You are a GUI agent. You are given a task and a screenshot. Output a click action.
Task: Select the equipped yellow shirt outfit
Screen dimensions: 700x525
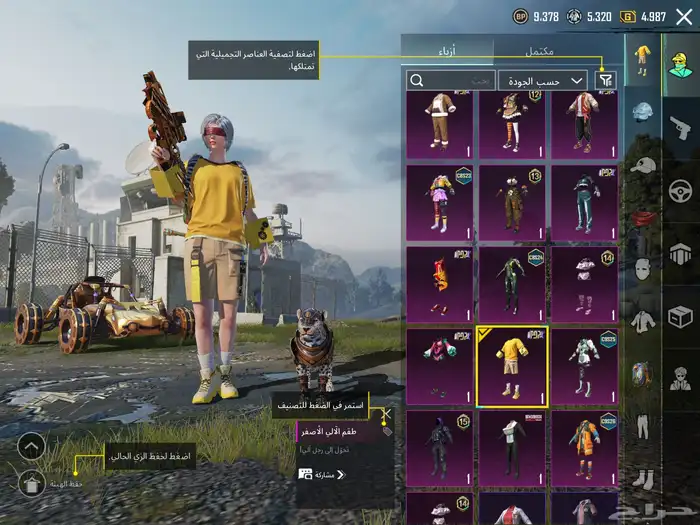511,366
